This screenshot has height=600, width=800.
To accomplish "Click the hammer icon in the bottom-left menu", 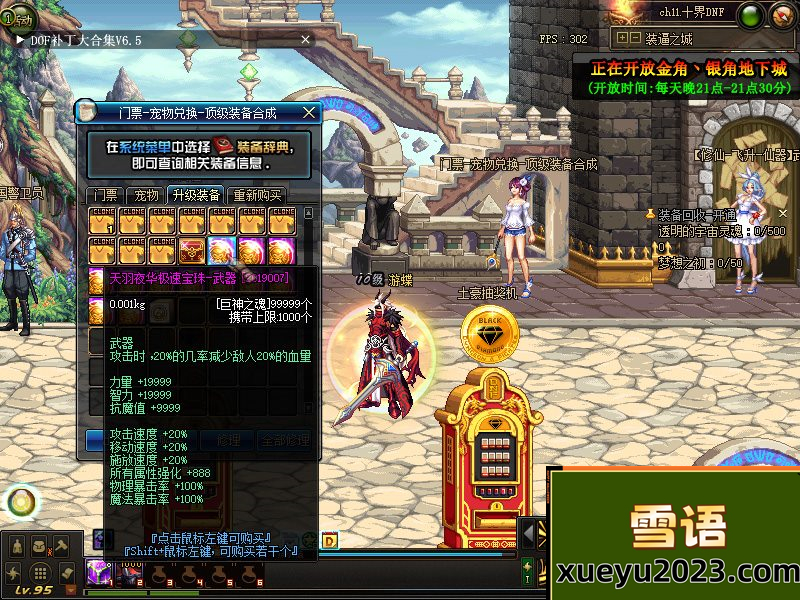I will (61, 545).
